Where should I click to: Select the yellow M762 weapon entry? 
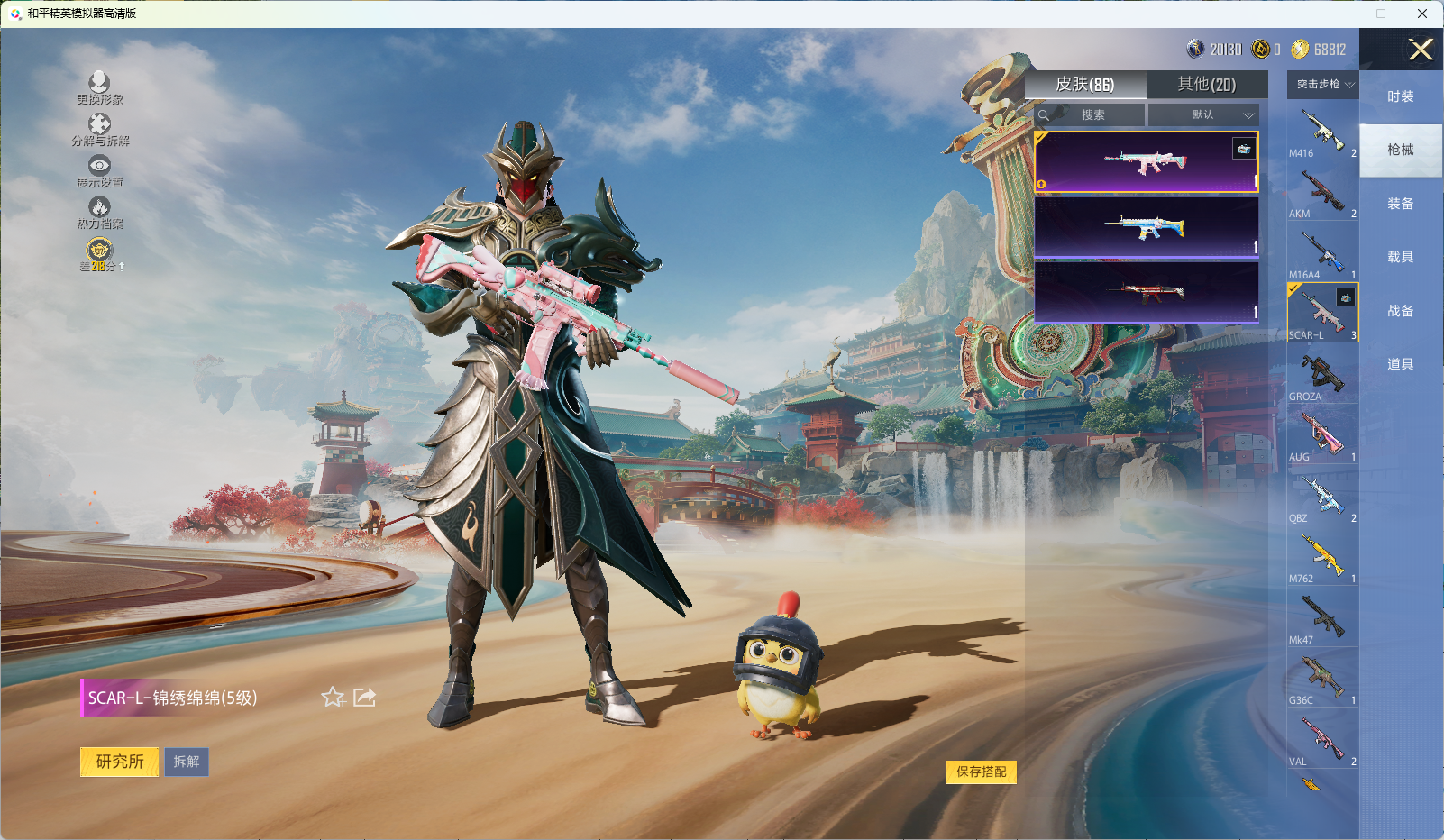coord(1322,556)
